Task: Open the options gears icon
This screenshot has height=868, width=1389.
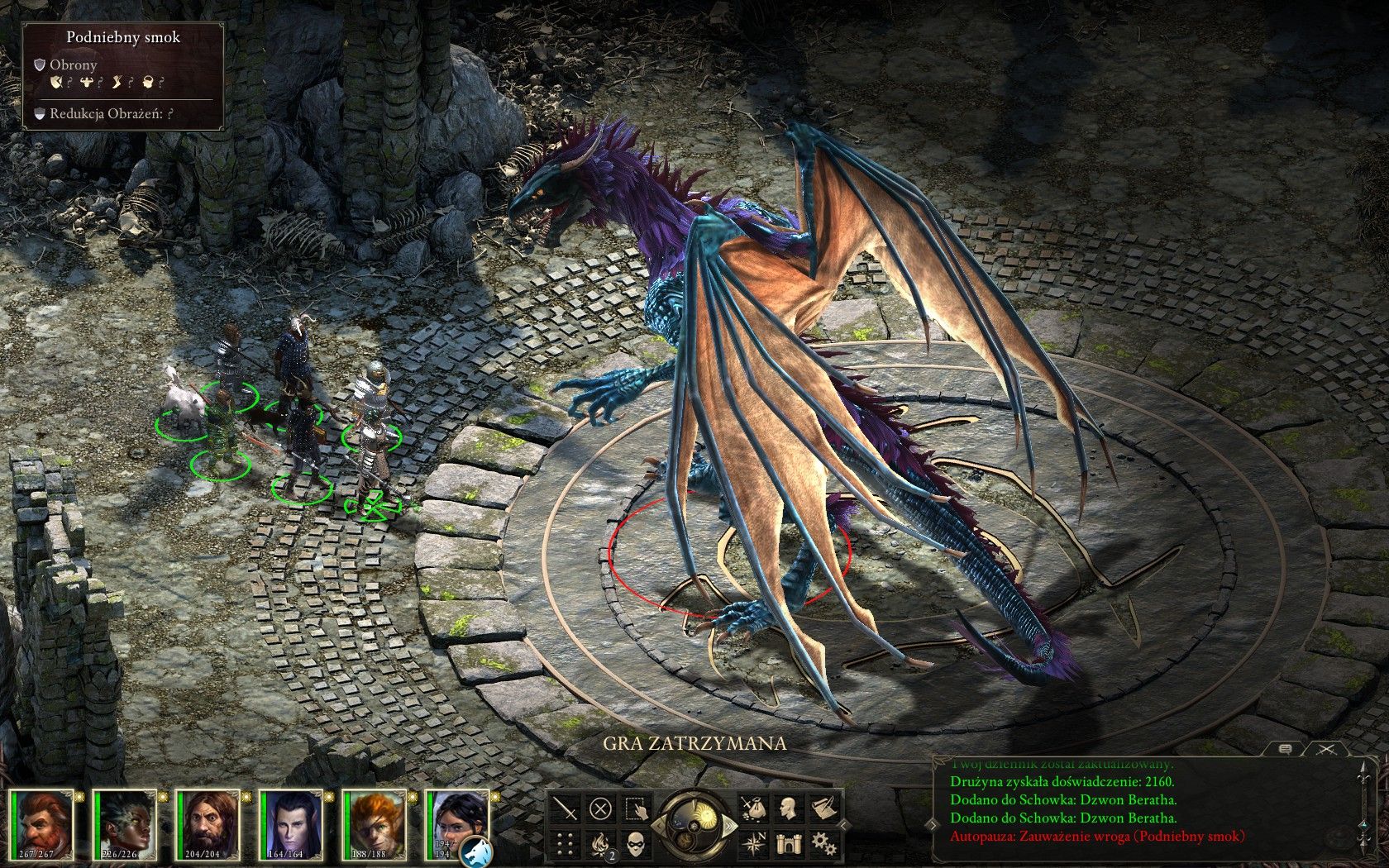Action: click(823, 843)
